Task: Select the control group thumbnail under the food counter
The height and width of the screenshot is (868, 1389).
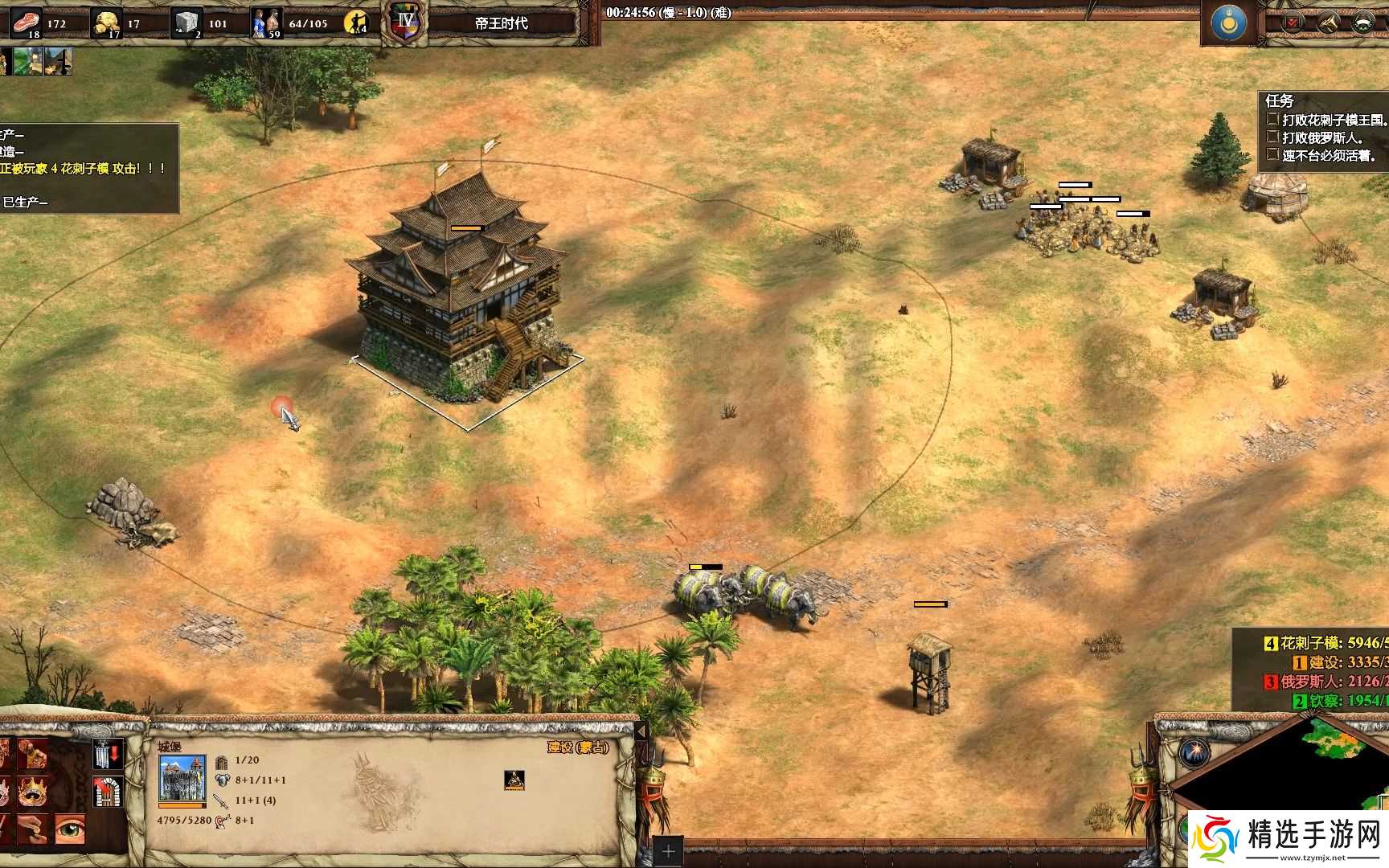Action: click(x=28, y=61)
